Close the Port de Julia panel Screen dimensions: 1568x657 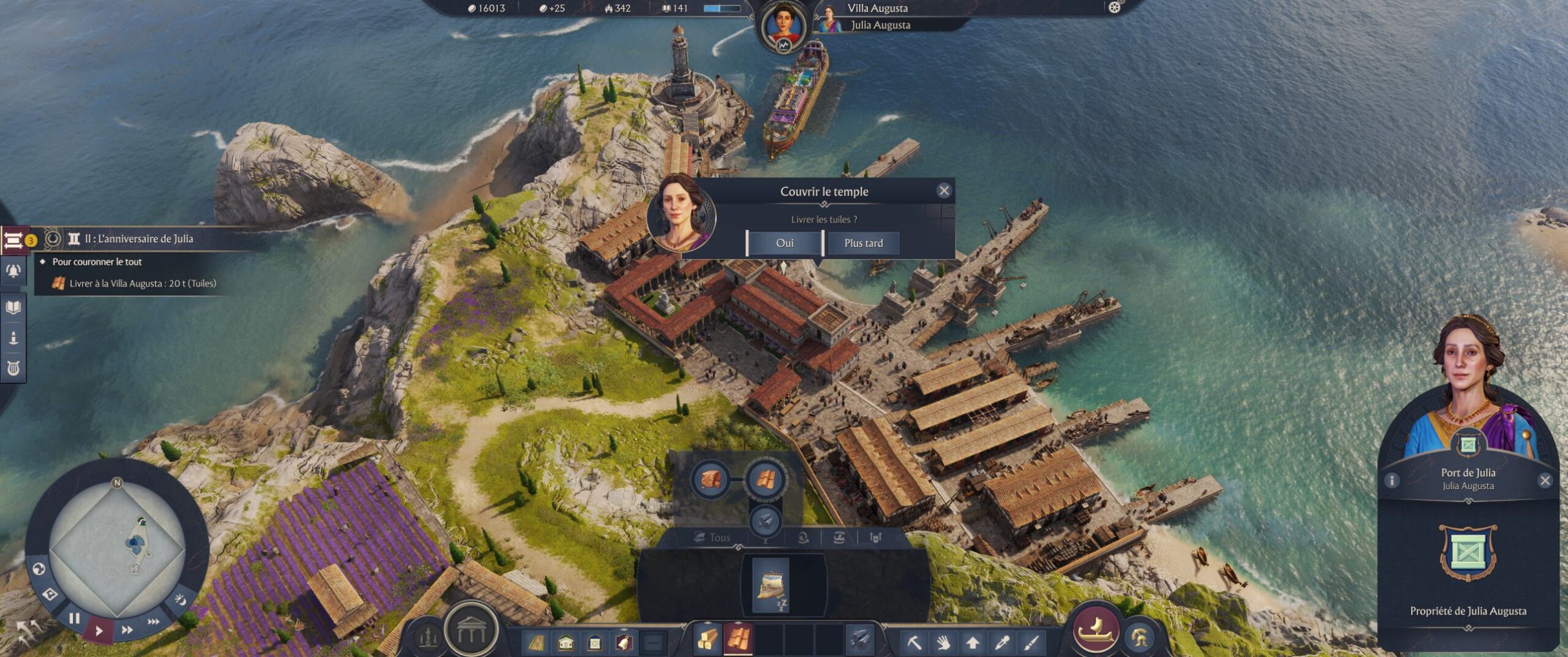(x=1545, y=481)
